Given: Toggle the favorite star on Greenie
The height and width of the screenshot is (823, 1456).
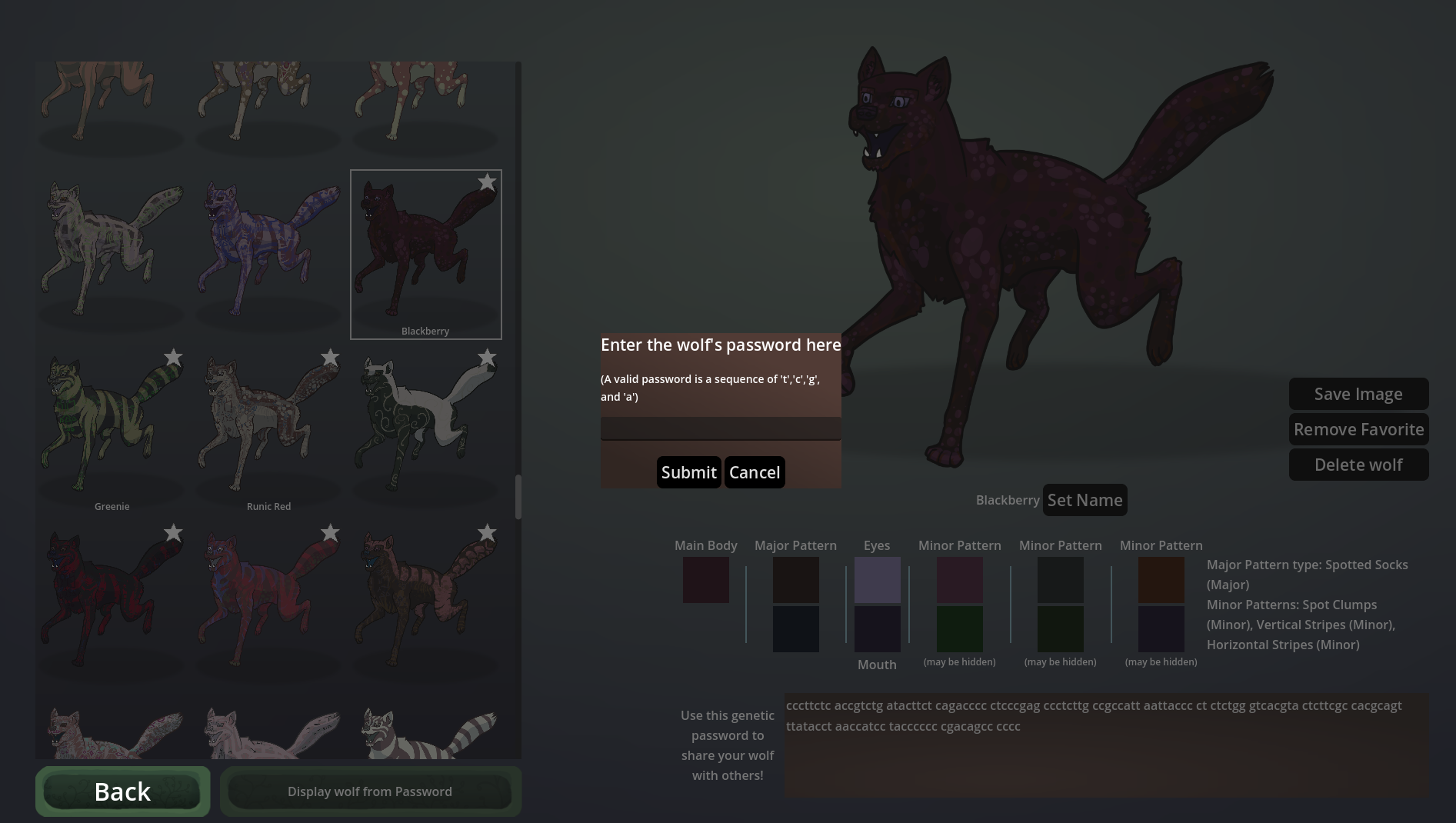Looking at the screenshot, I should (172, 357).
